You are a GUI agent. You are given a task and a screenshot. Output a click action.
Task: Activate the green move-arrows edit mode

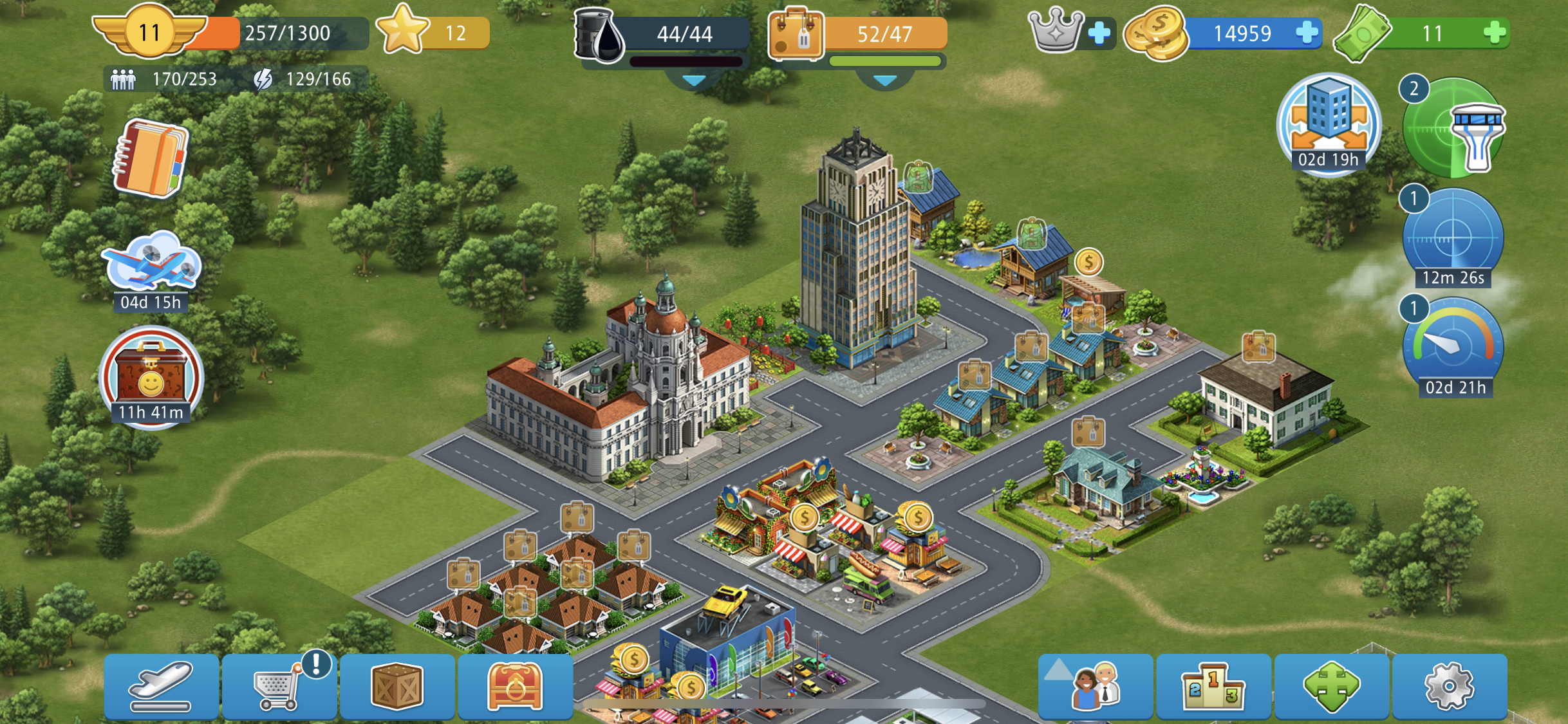pos(1331,687)
